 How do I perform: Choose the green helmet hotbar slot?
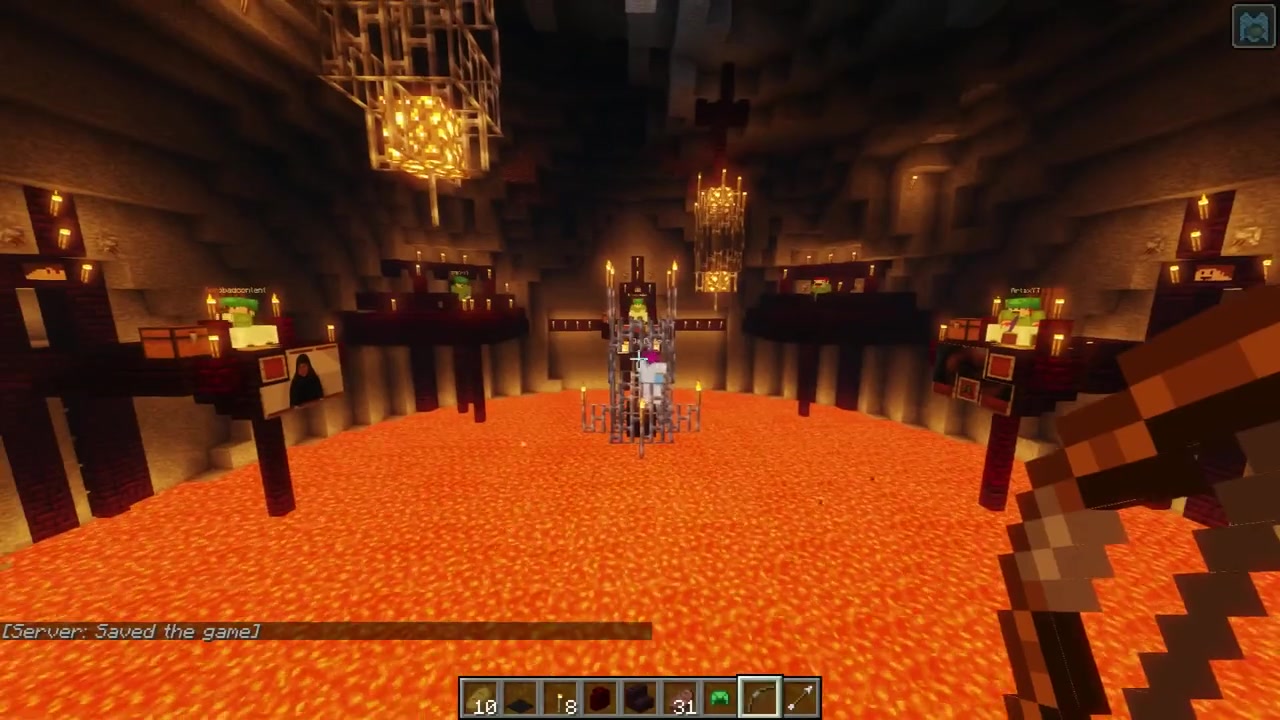[720, 698]
